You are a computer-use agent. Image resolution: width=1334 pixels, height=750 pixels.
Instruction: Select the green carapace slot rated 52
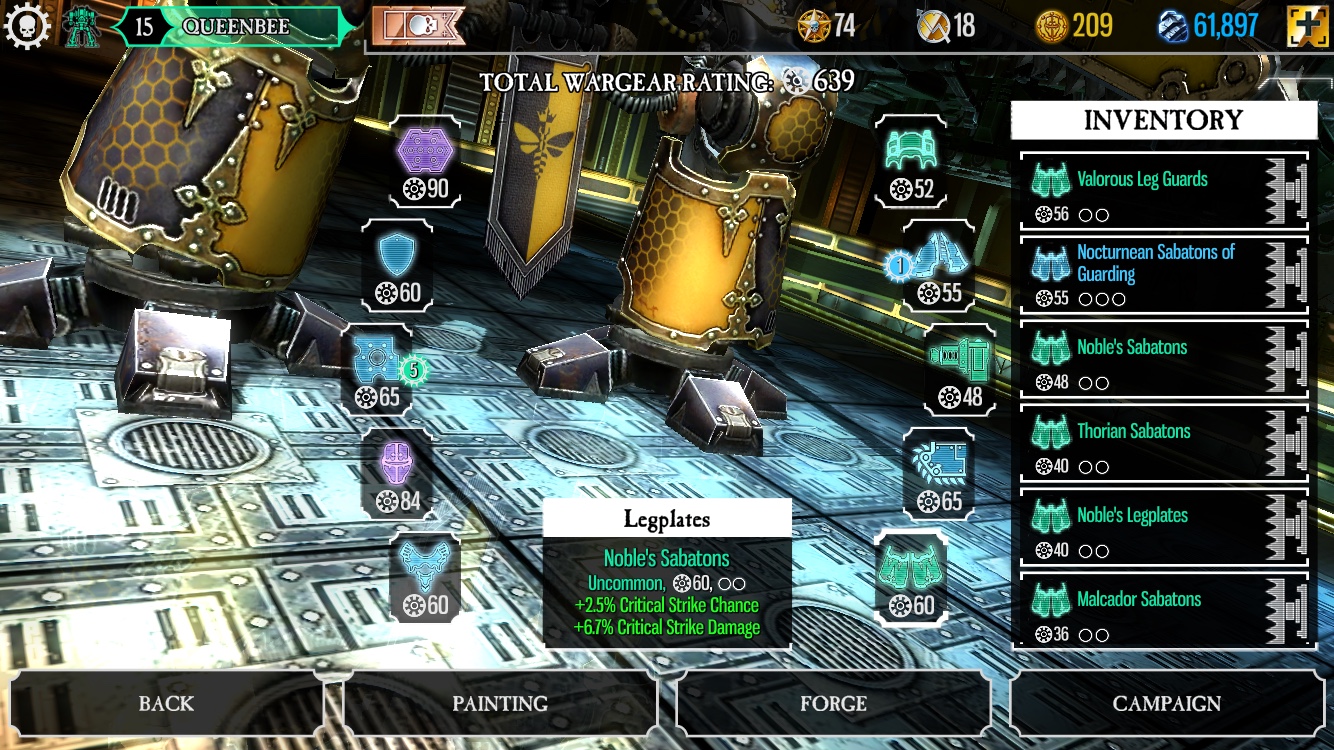[910, 162]
